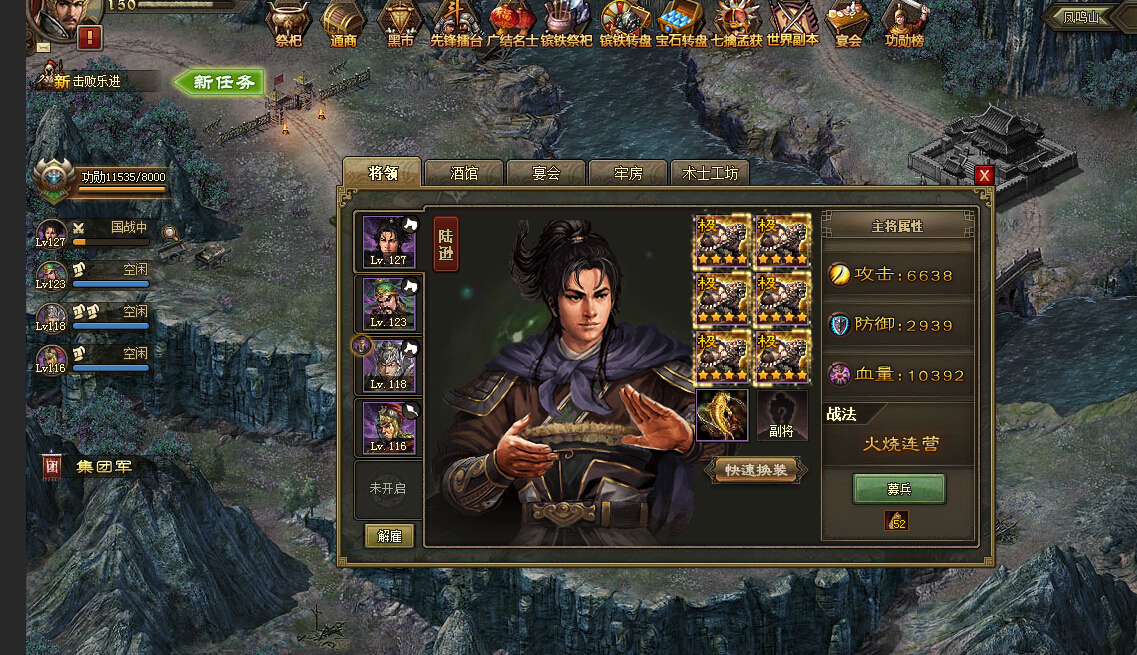Viewport: 1137px width, 655px height.
Task: Click the golden dragon item slot
Action: click(722, 415)
